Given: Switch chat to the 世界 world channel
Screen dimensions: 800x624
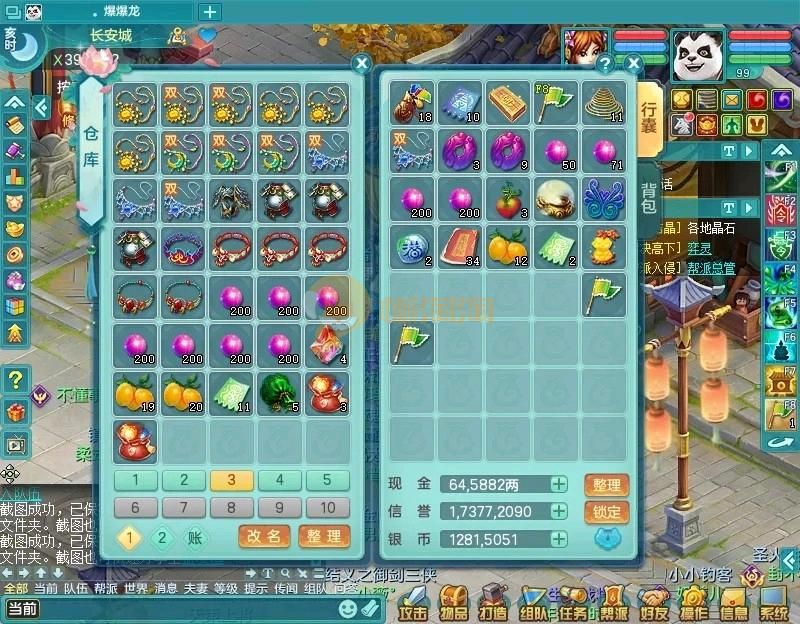Looking at the screenshot, I should (136, 589).
